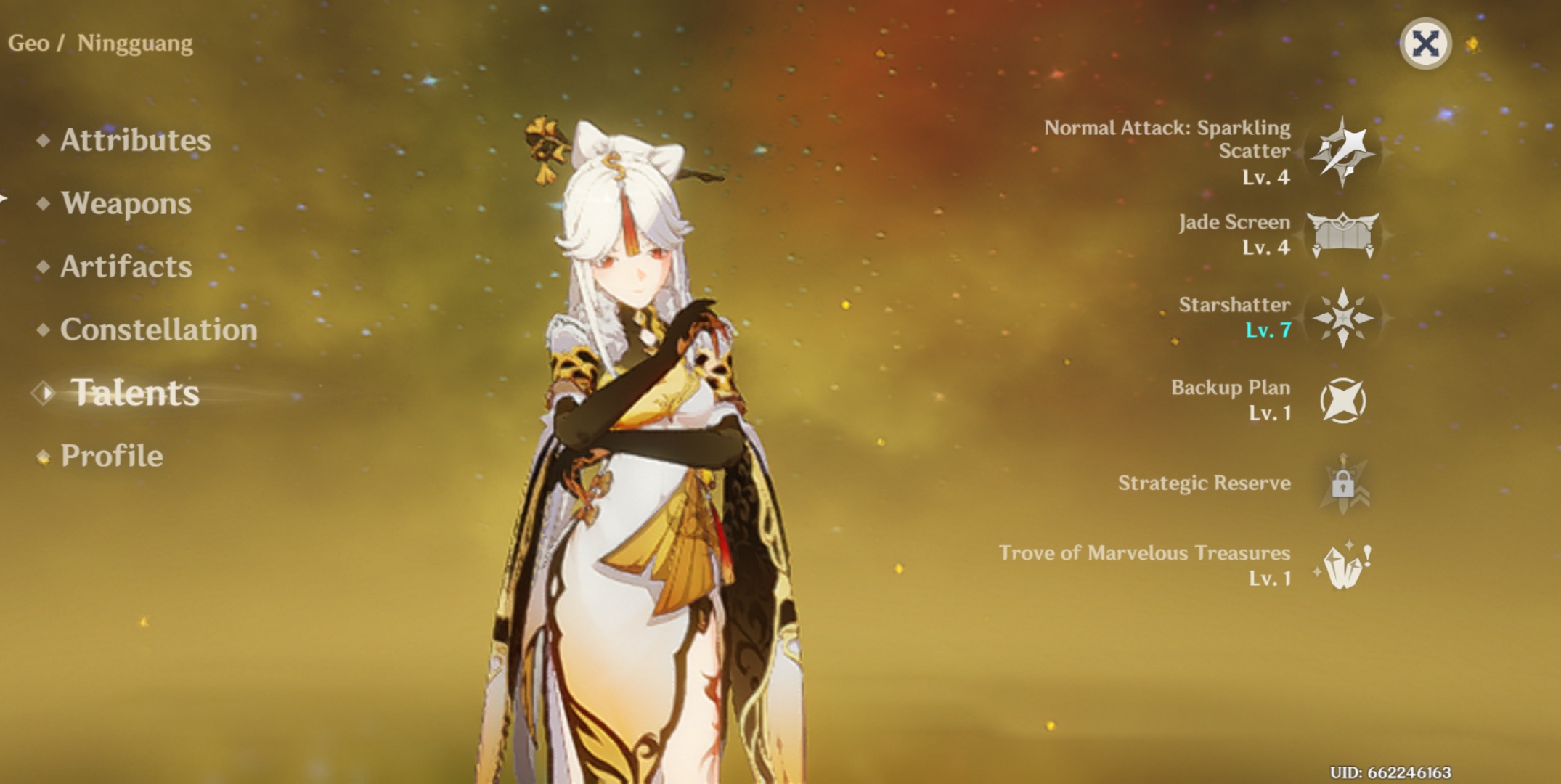Open the Weapons section
This screenshot has height=784, width=1561.
pos(126,205)
